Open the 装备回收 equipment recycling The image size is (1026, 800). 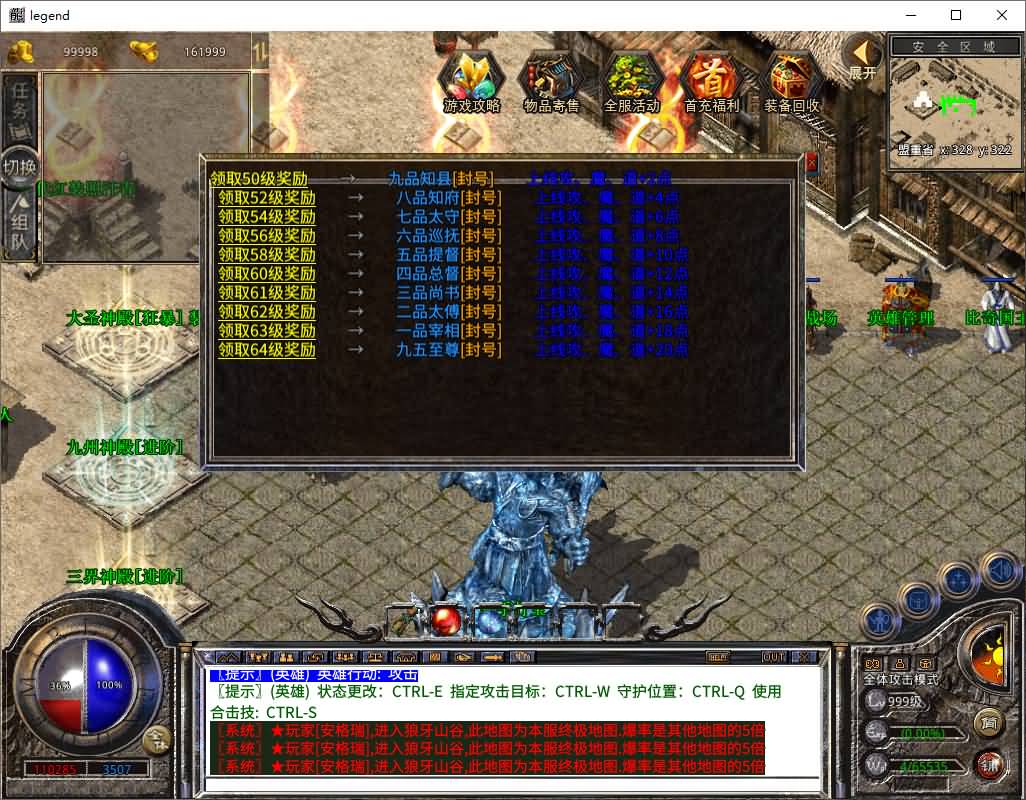pos(792,82)
